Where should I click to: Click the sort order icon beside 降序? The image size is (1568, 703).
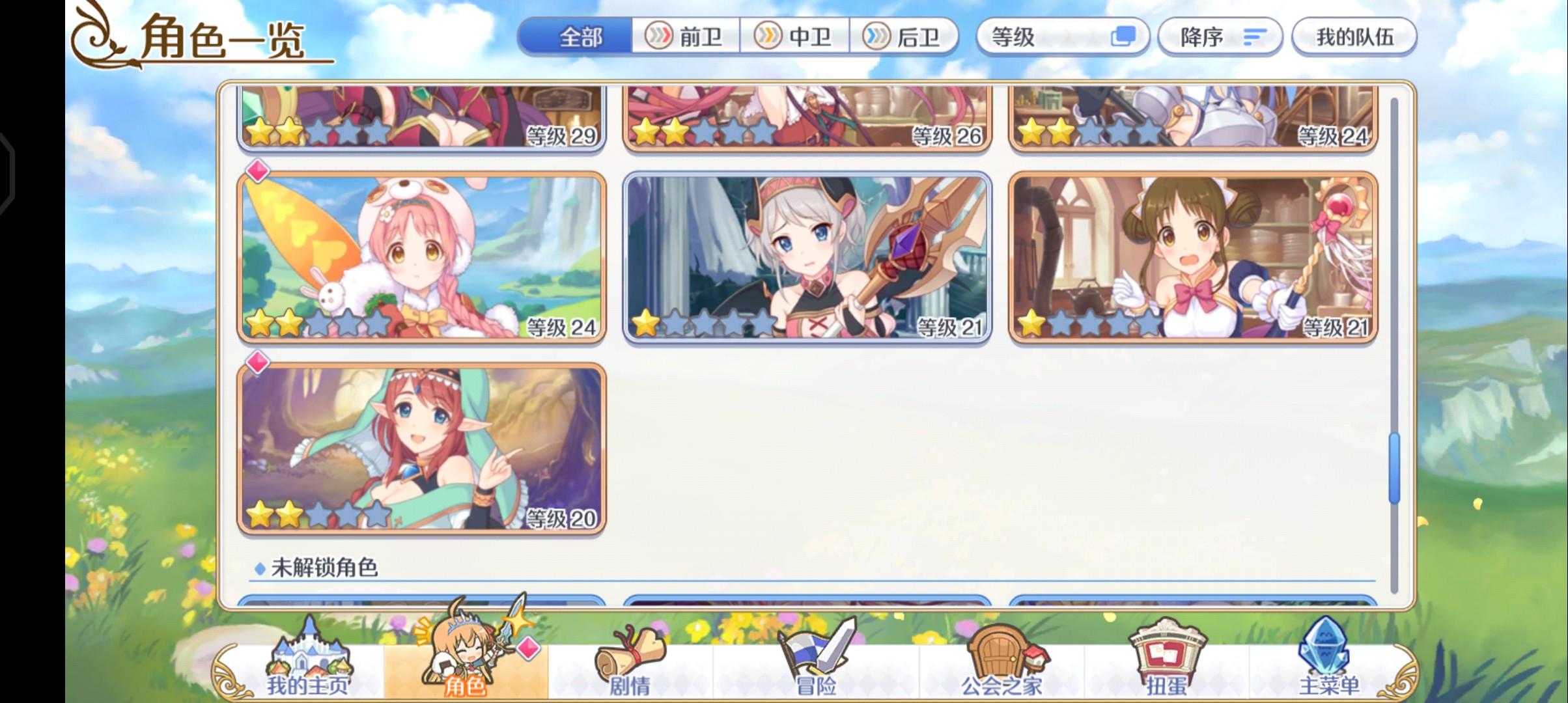click(x=1253, y=37)
